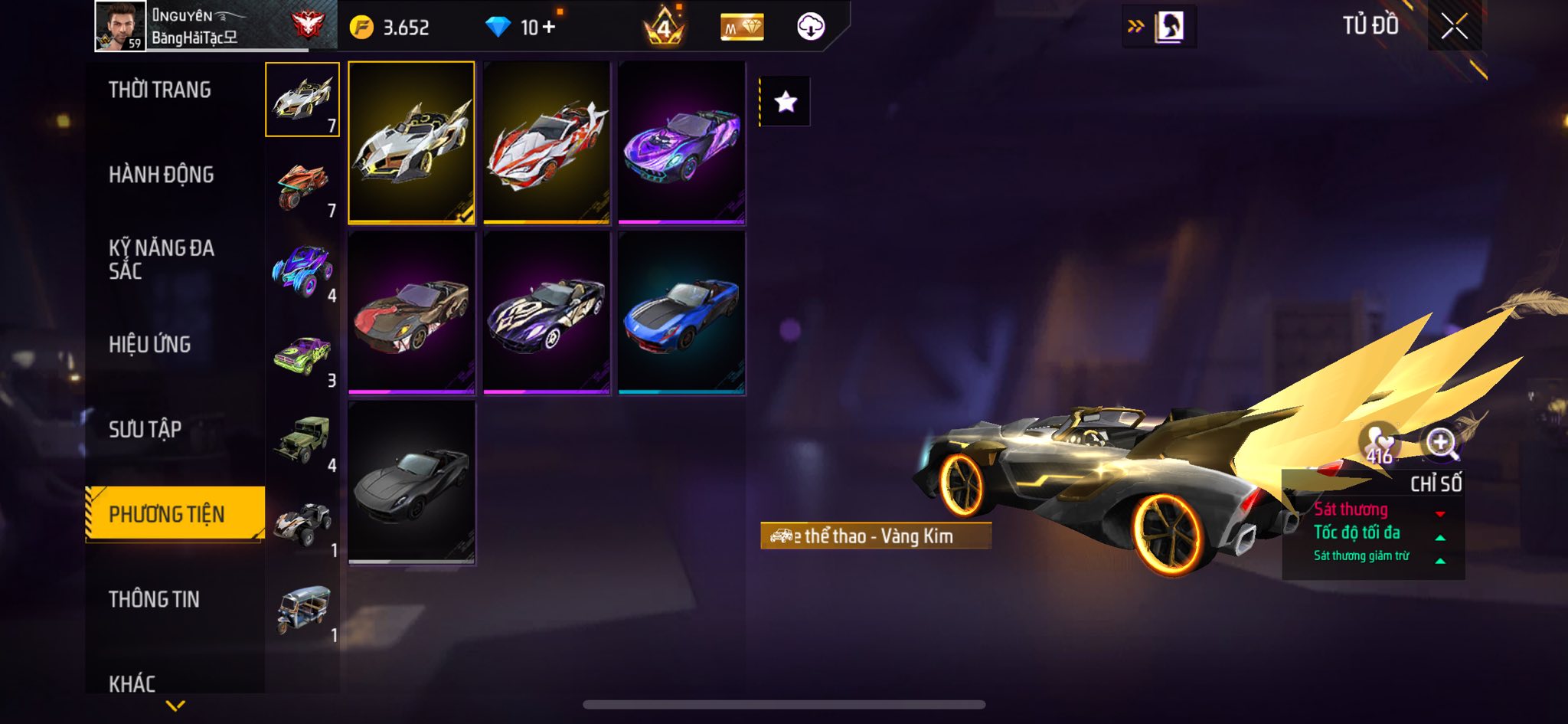Image resolution: width=1568 pixels, height=724 pixels.
Task: Open the Thông Tin section
Action: (x=154, y=599)
